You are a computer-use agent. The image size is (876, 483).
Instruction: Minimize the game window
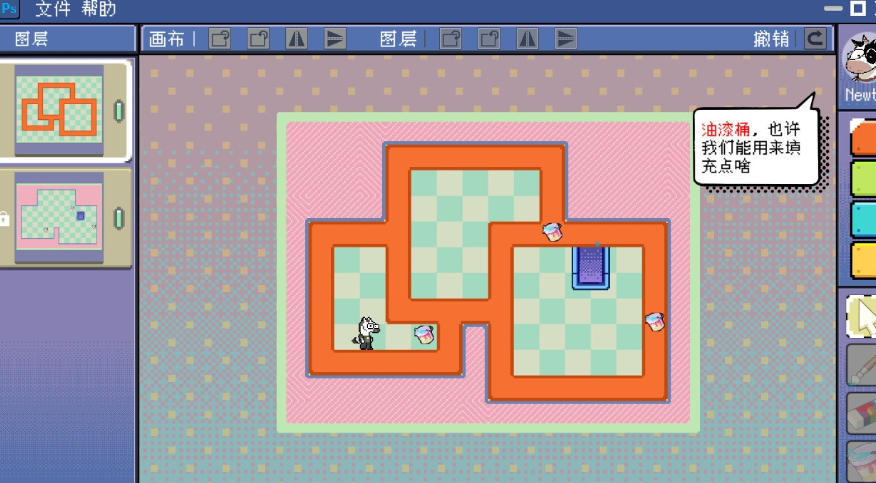(x=831, y=9)
